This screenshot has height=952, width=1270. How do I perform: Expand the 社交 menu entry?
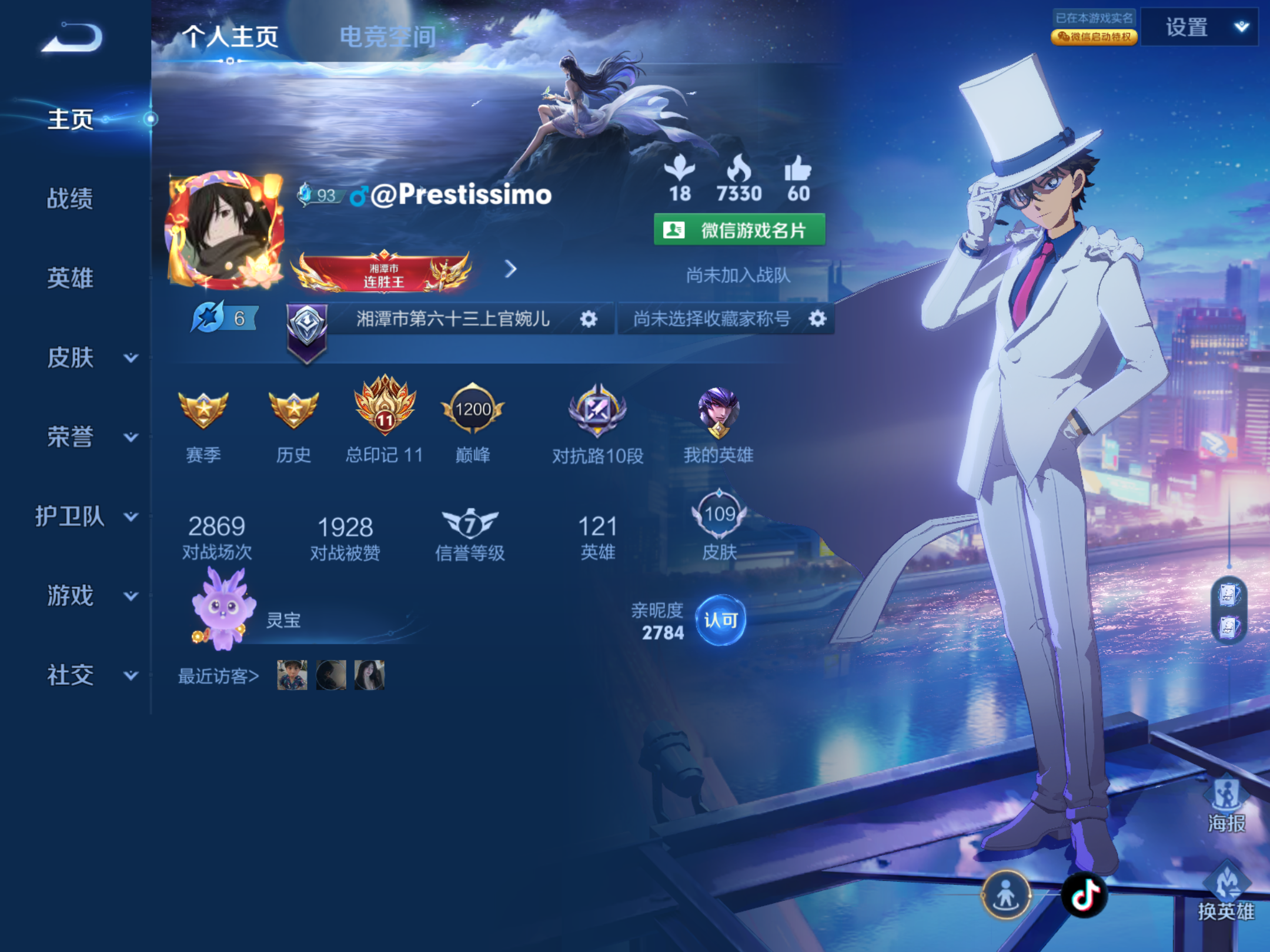pos(88,675)
